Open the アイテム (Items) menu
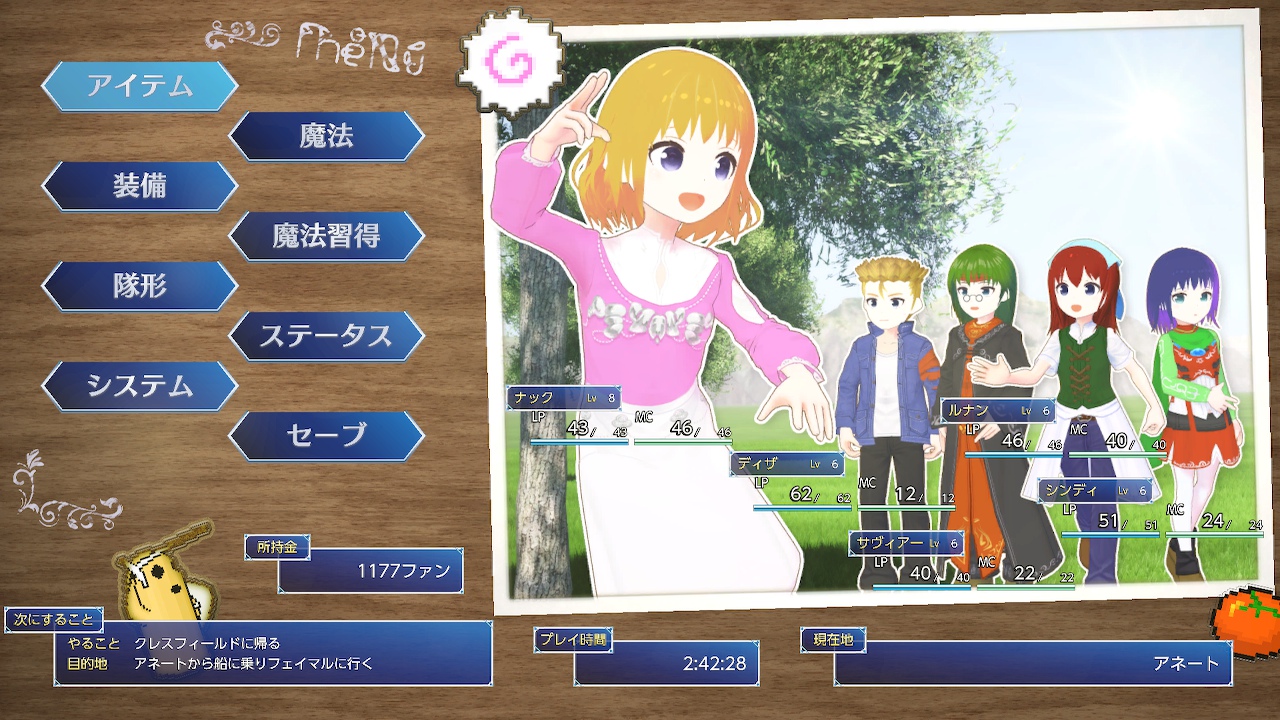This screenshot has height=720, width=1280. pyautogui.click(x=139, y=86)
